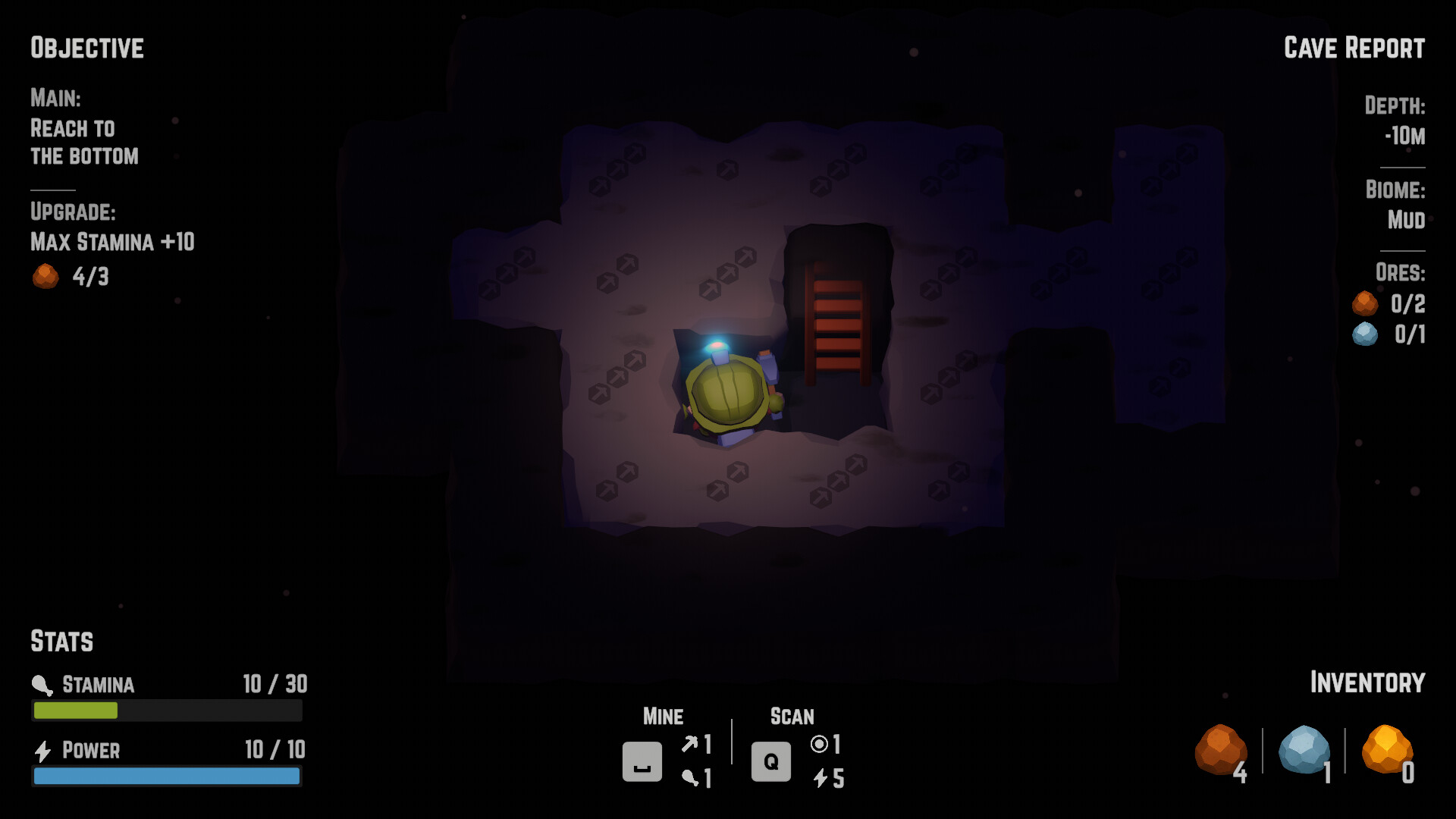Click the lightning bolt icon beside Power
This screenshot has width=1456, height=819.
(42, 750)
